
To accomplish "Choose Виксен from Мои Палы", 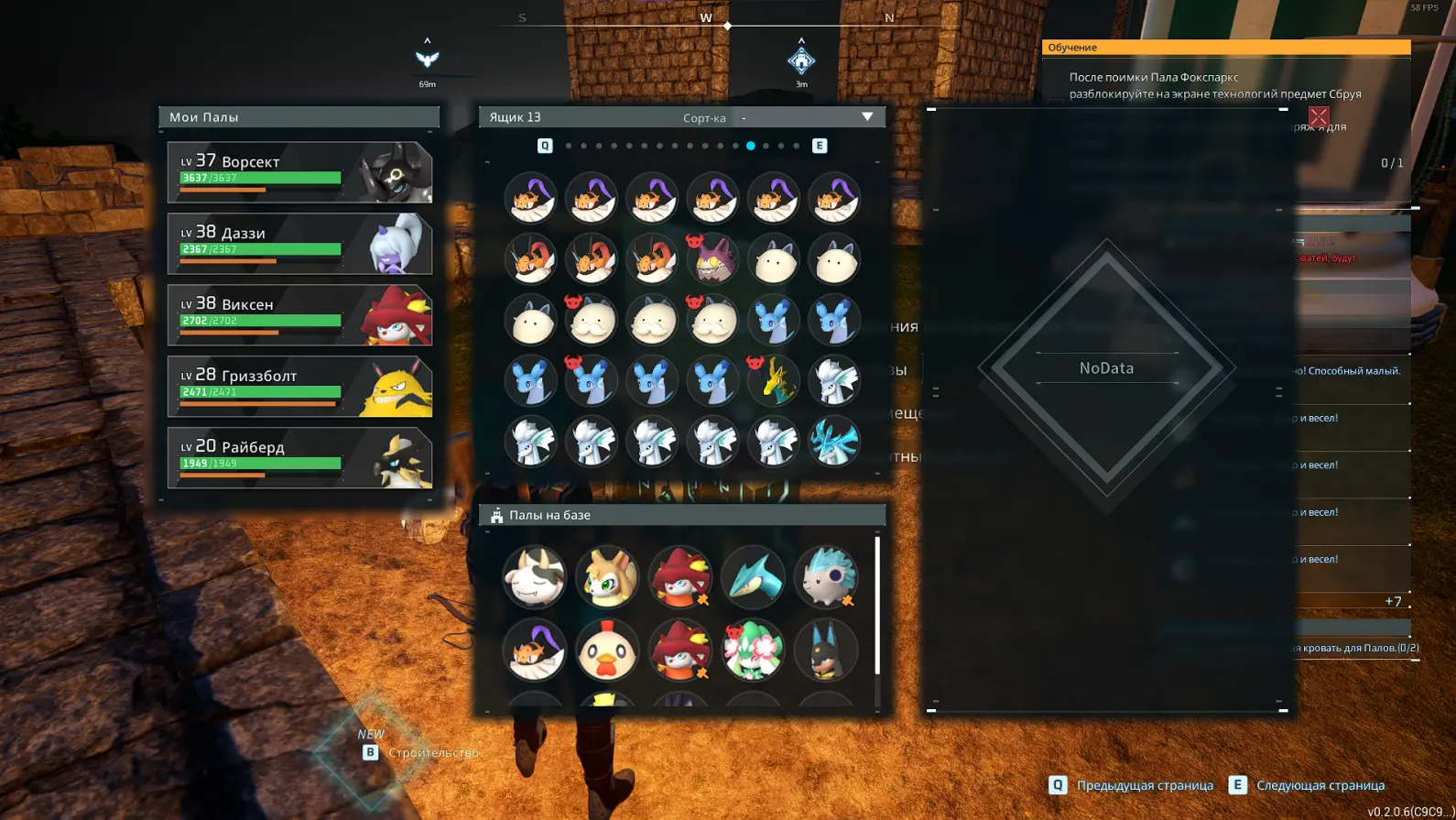I will 299,315.
